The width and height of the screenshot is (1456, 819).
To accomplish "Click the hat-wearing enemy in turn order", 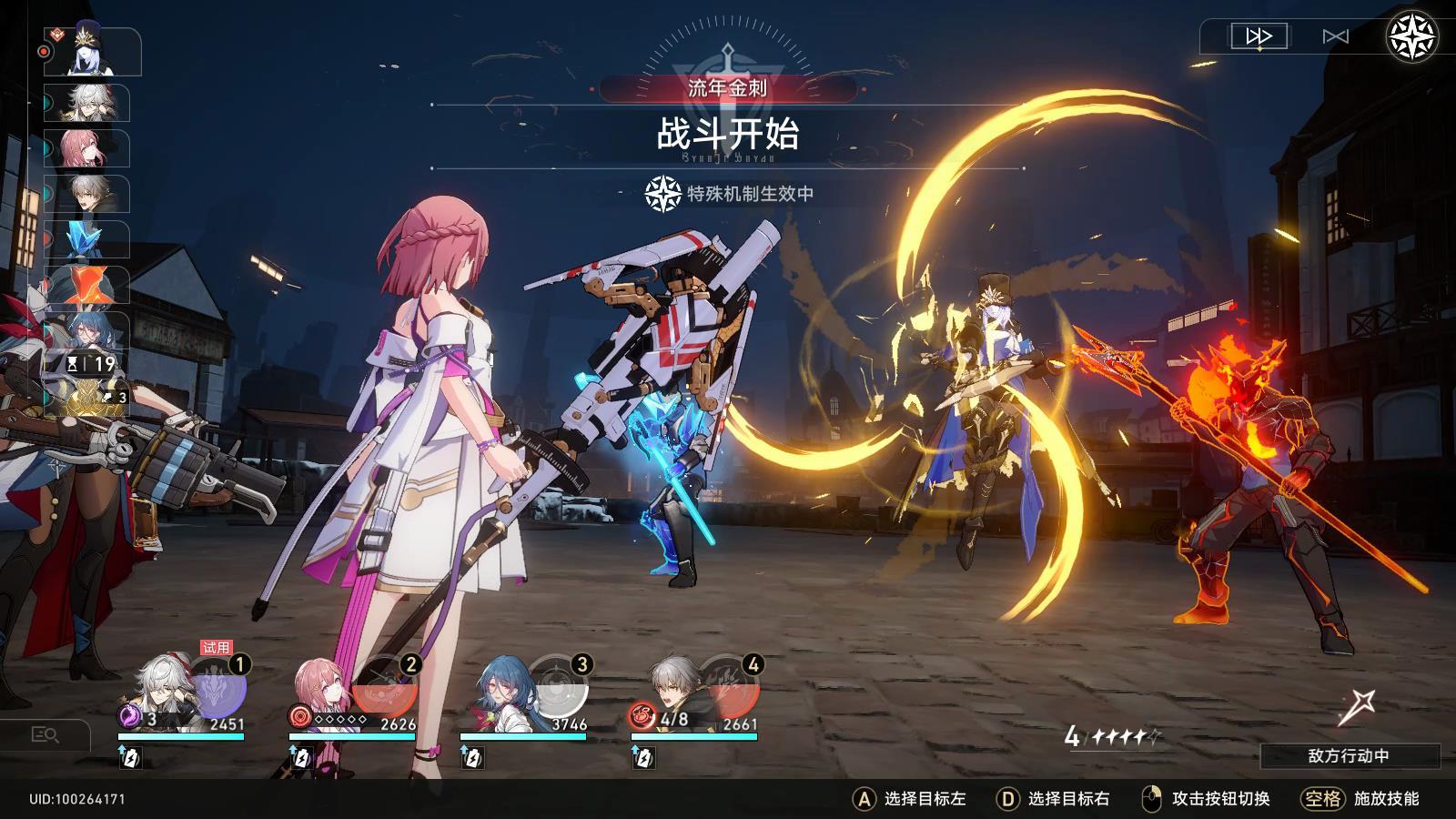I will point(96,53).
